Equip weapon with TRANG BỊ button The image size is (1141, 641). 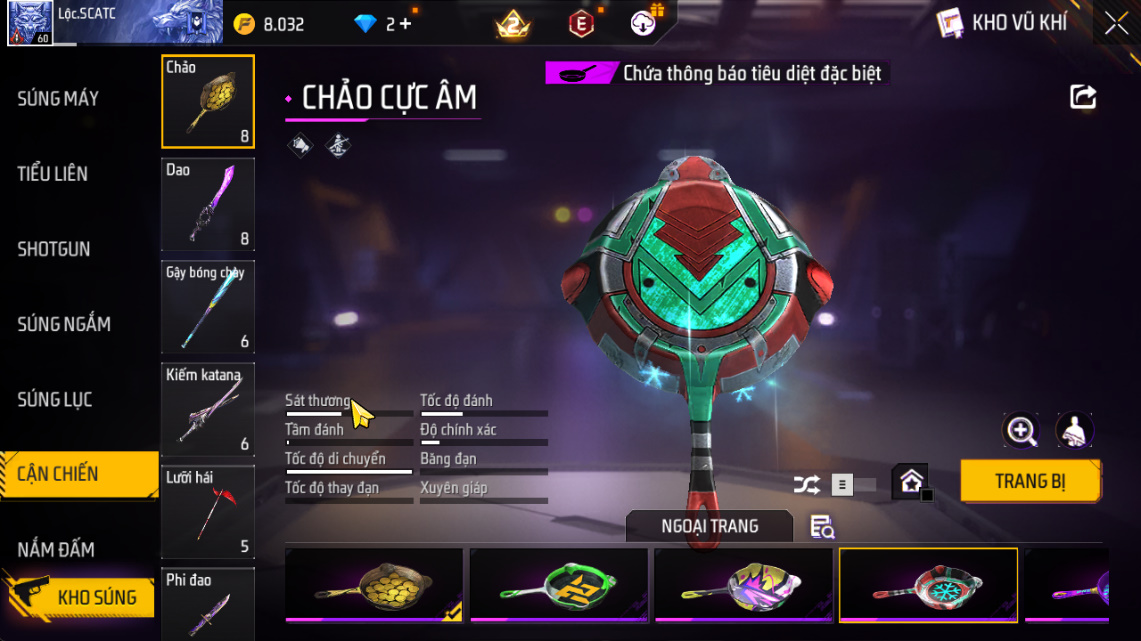1030,481
